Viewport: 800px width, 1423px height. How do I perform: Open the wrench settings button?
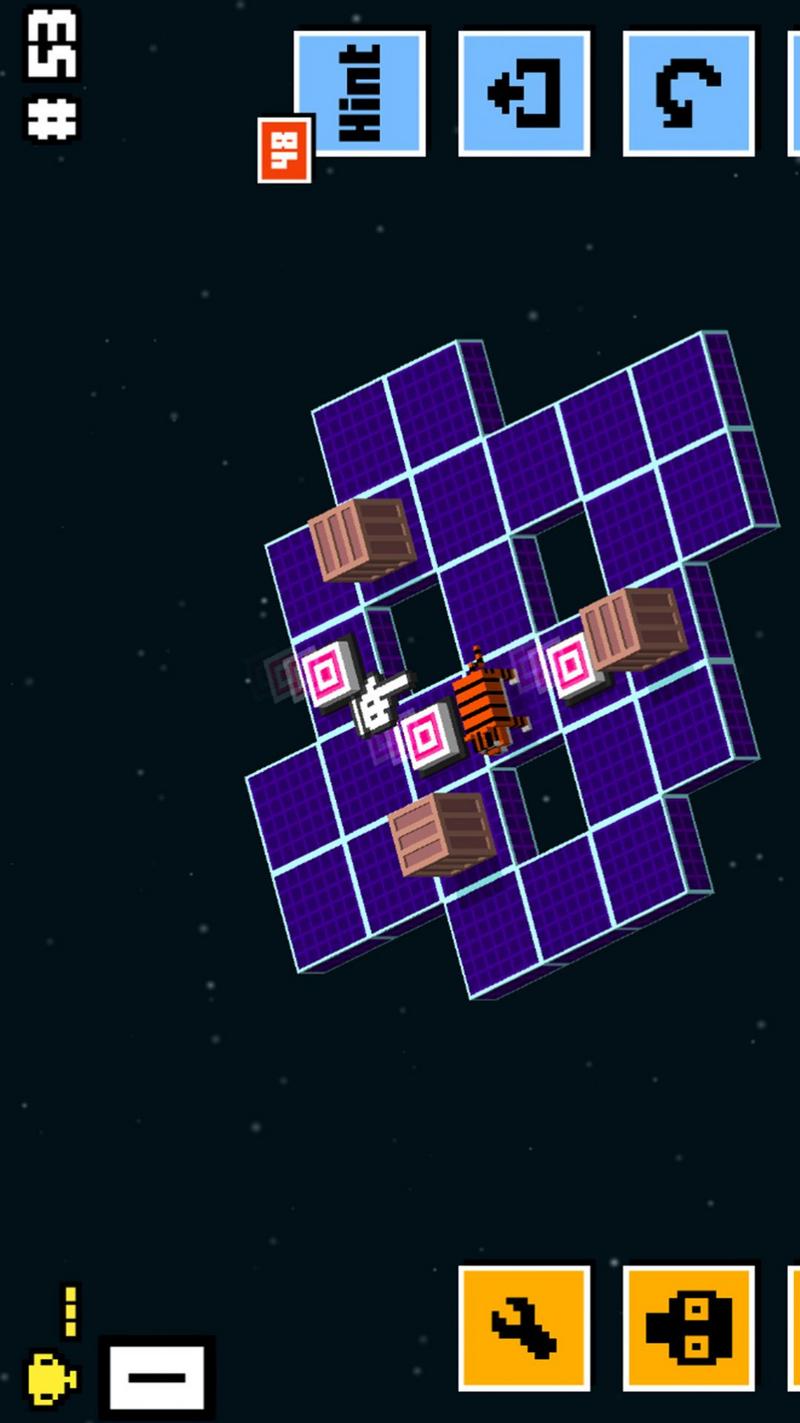click(x=524, y=1327)
